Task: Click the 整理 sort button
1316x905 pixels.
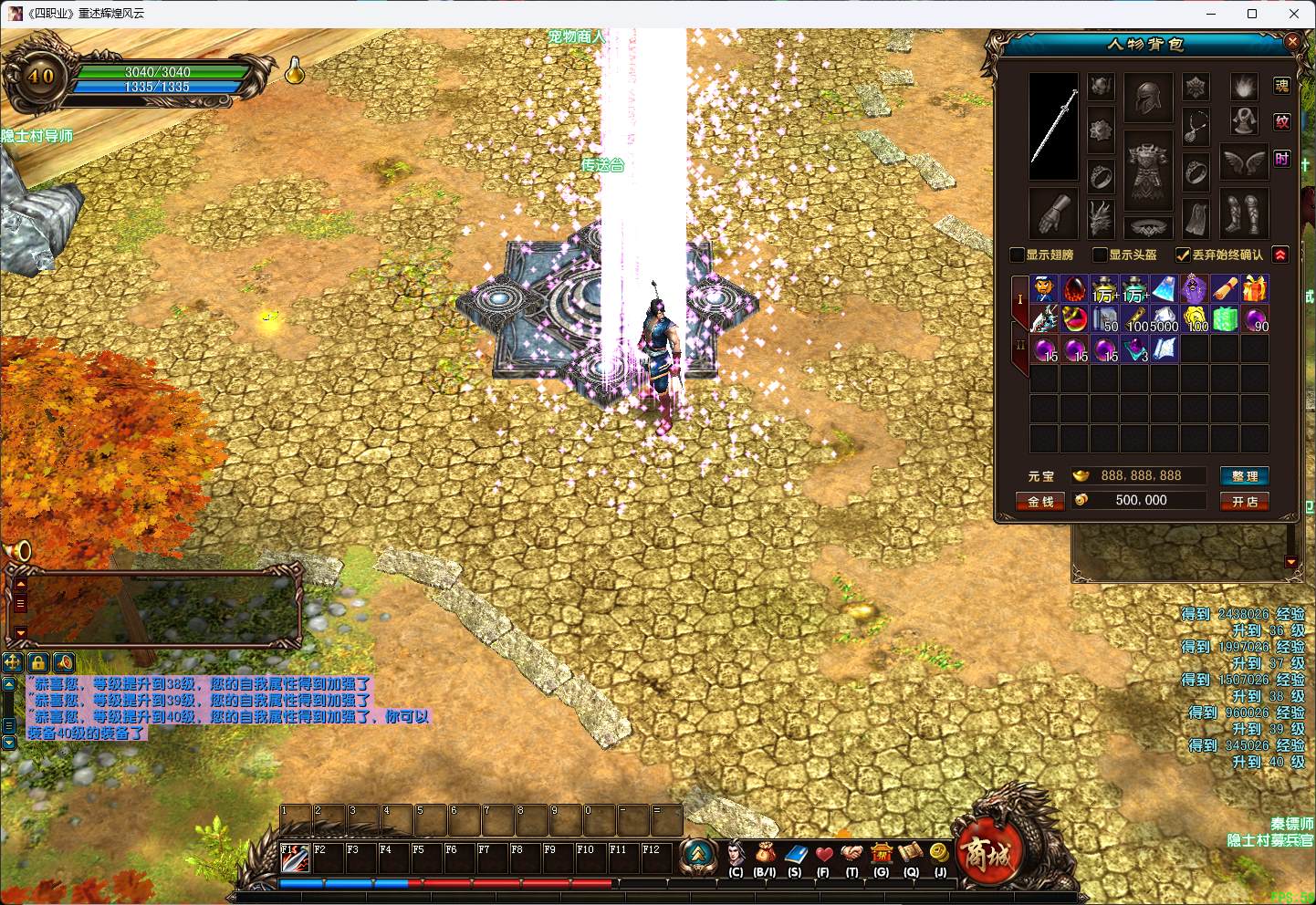Action: pos(1244,476)
